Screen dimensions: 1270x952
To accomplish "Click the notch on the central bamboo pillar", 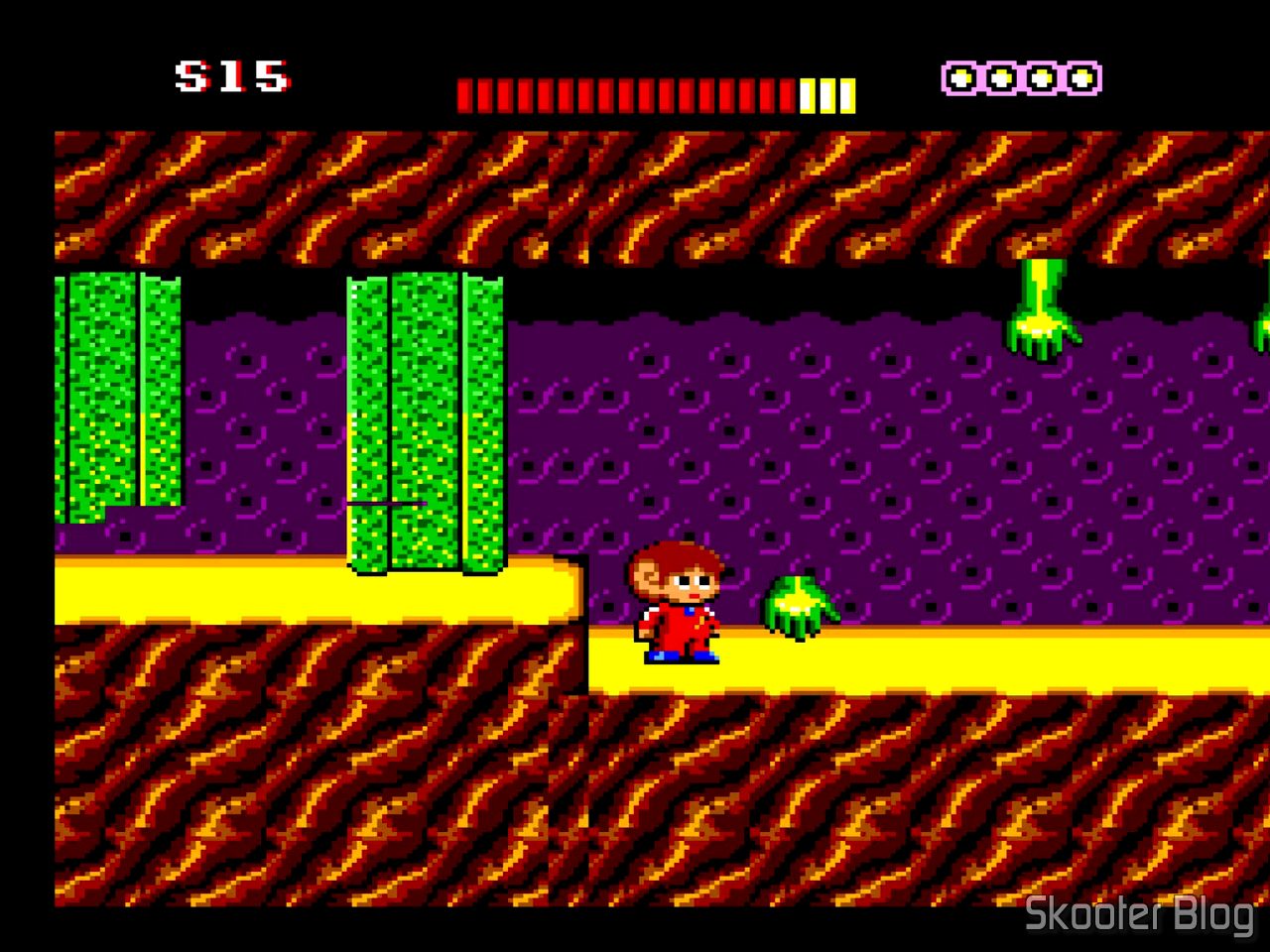I will [387, 504].
